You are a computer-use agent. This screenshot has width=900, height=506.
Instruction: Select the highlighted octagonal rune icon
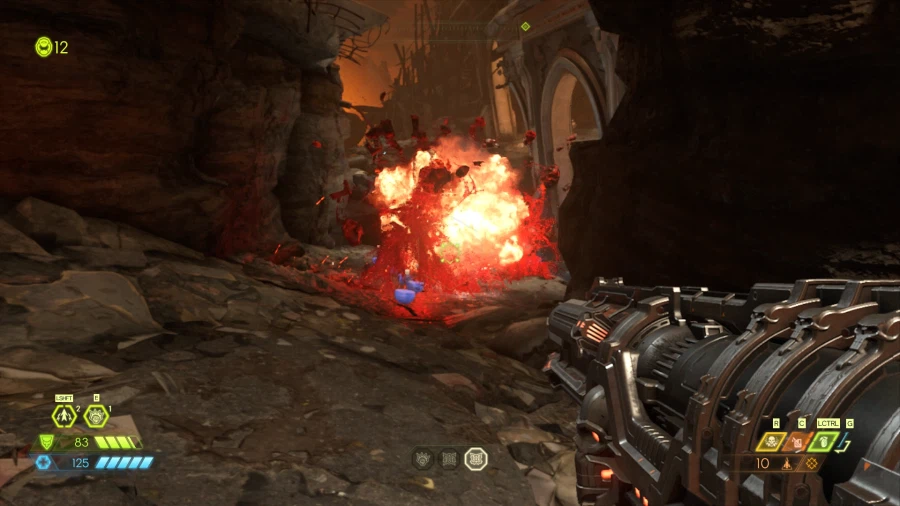477,459
